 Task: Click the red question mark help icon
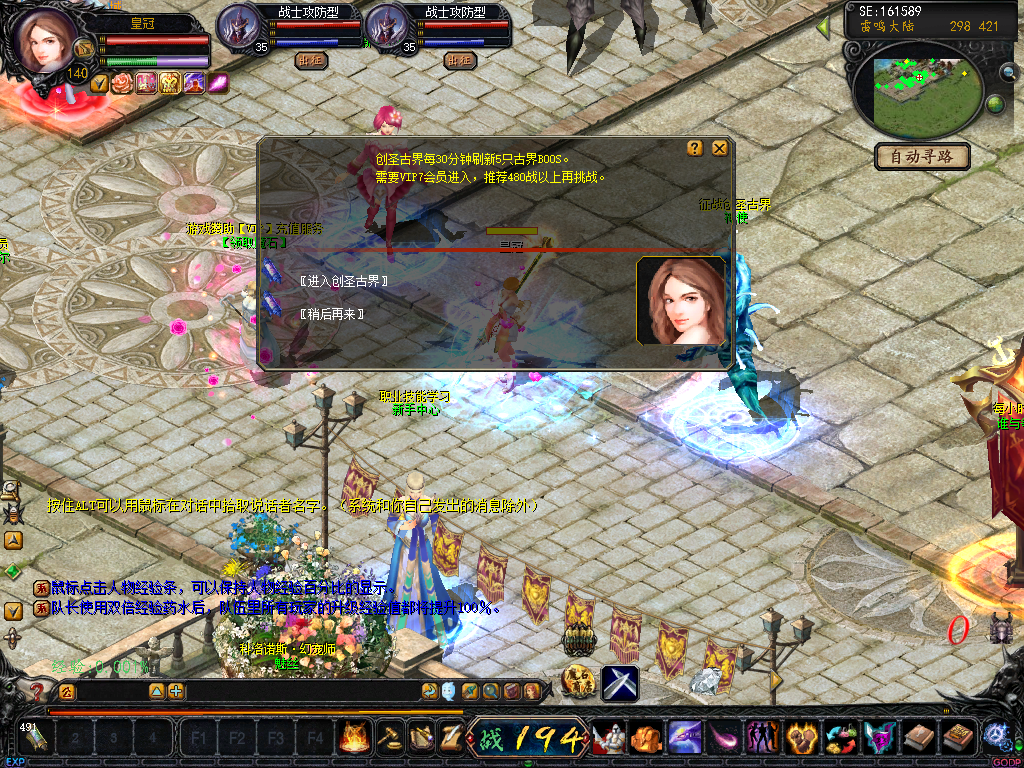pos(37,691)
